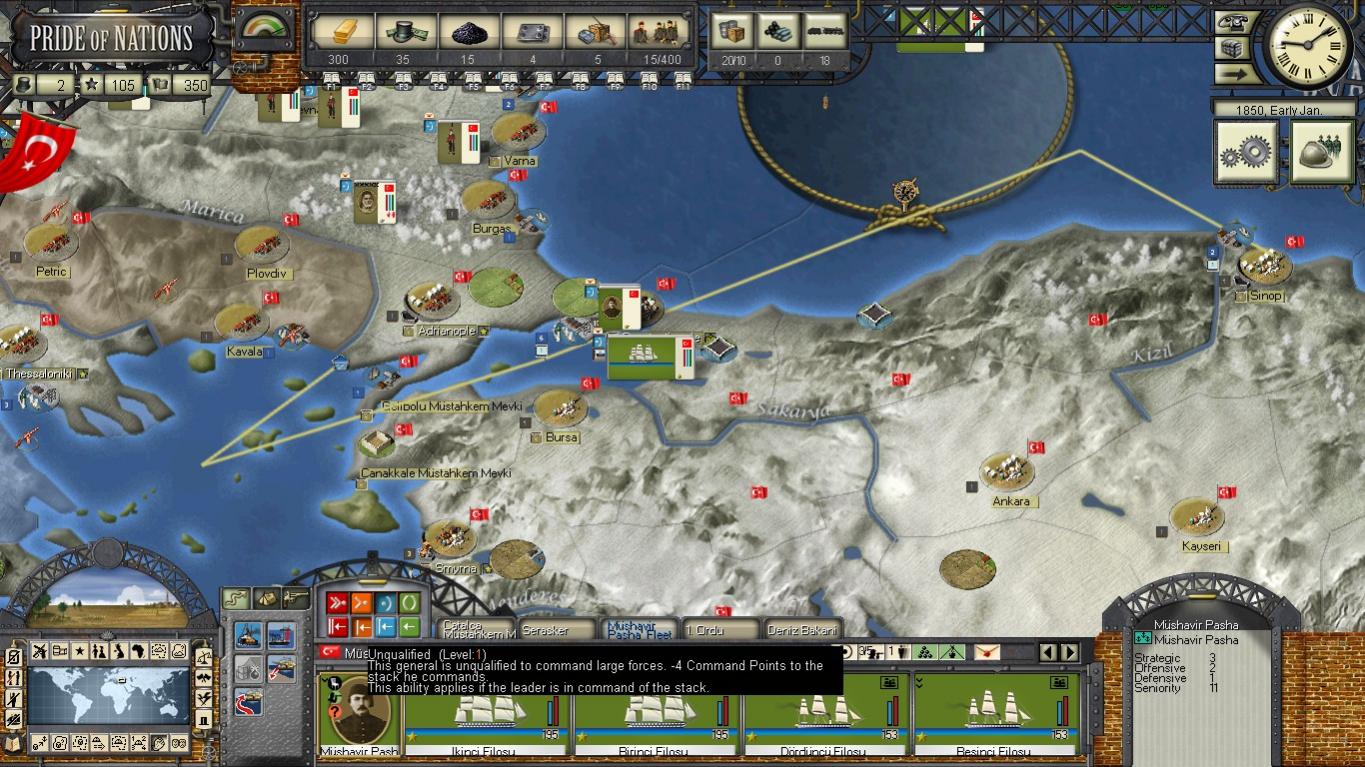The height and width of the screenshot is (767, 1365).
Task: Select the Birinci Filosu ship unit
Action: pos(657,714)
